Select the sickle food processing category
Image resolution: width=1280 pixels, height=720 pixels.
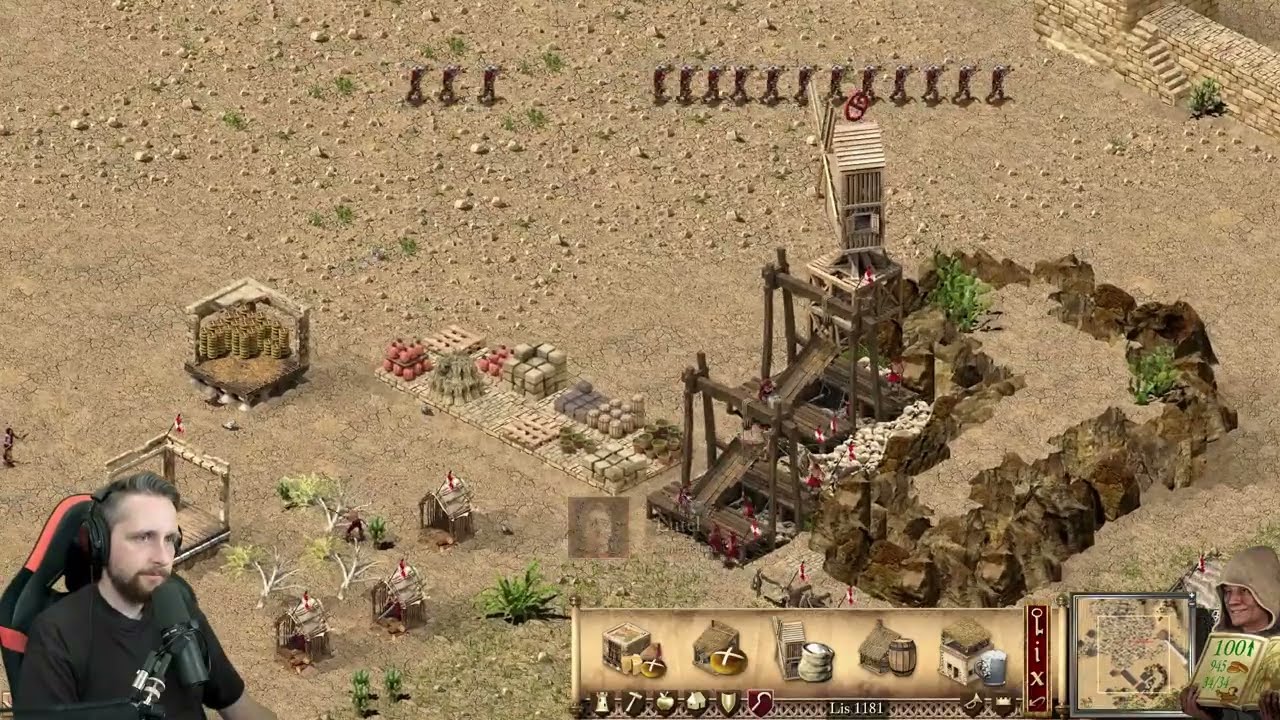click(x=760, y=704)
